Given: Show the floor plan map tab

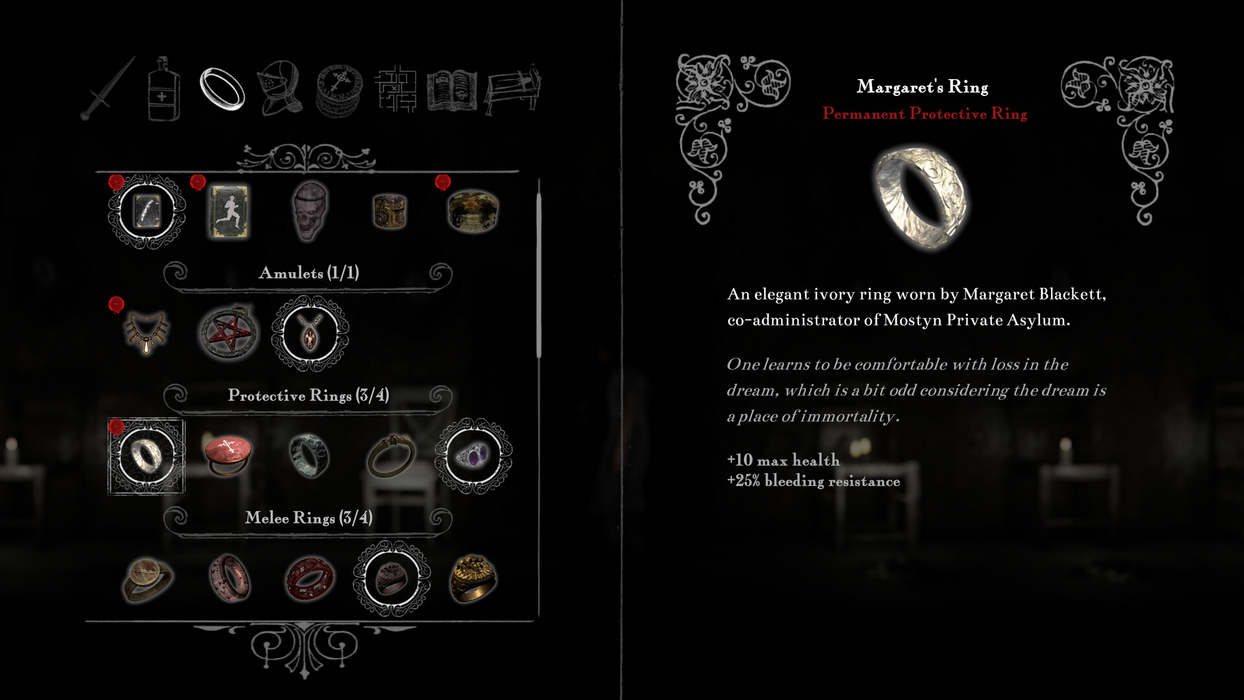Looking at the screenshot, I should [396, 90].
